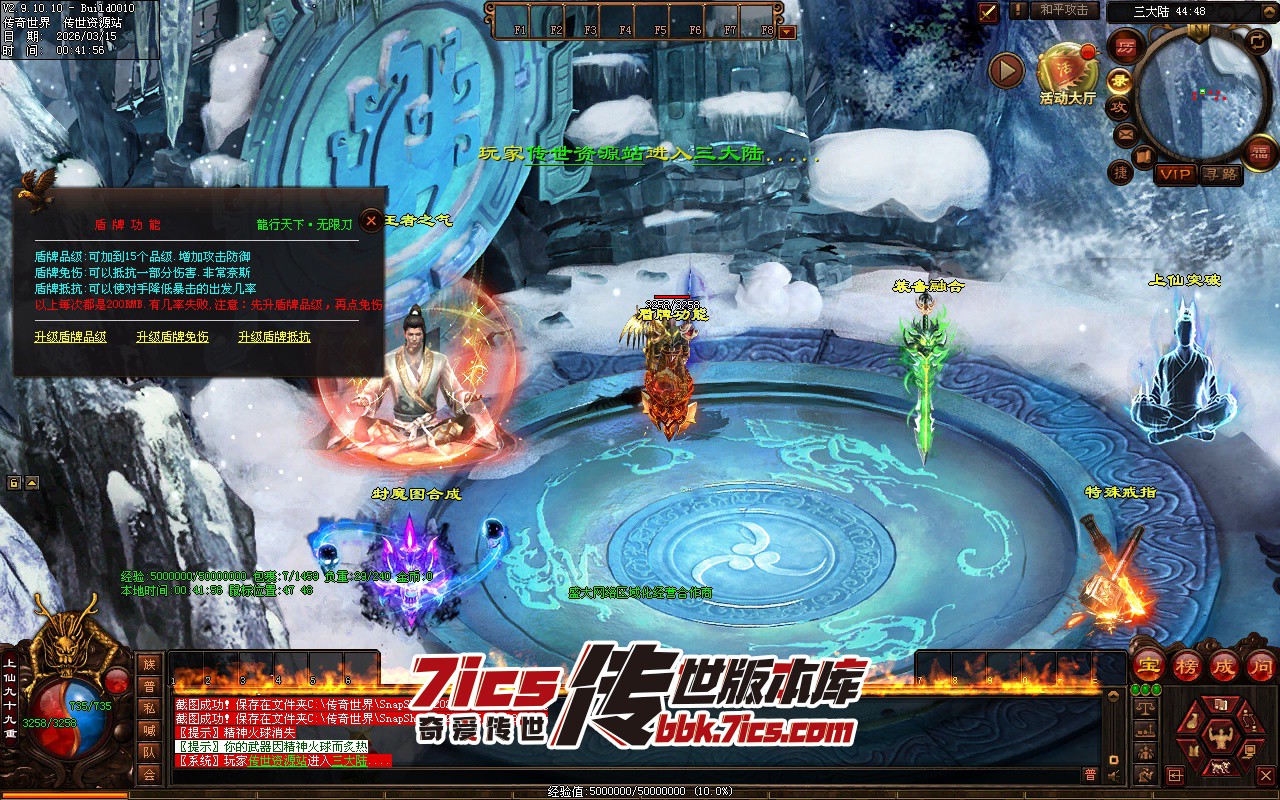Open the VIP panel

pyautogui.click(x=1176, y=174)
